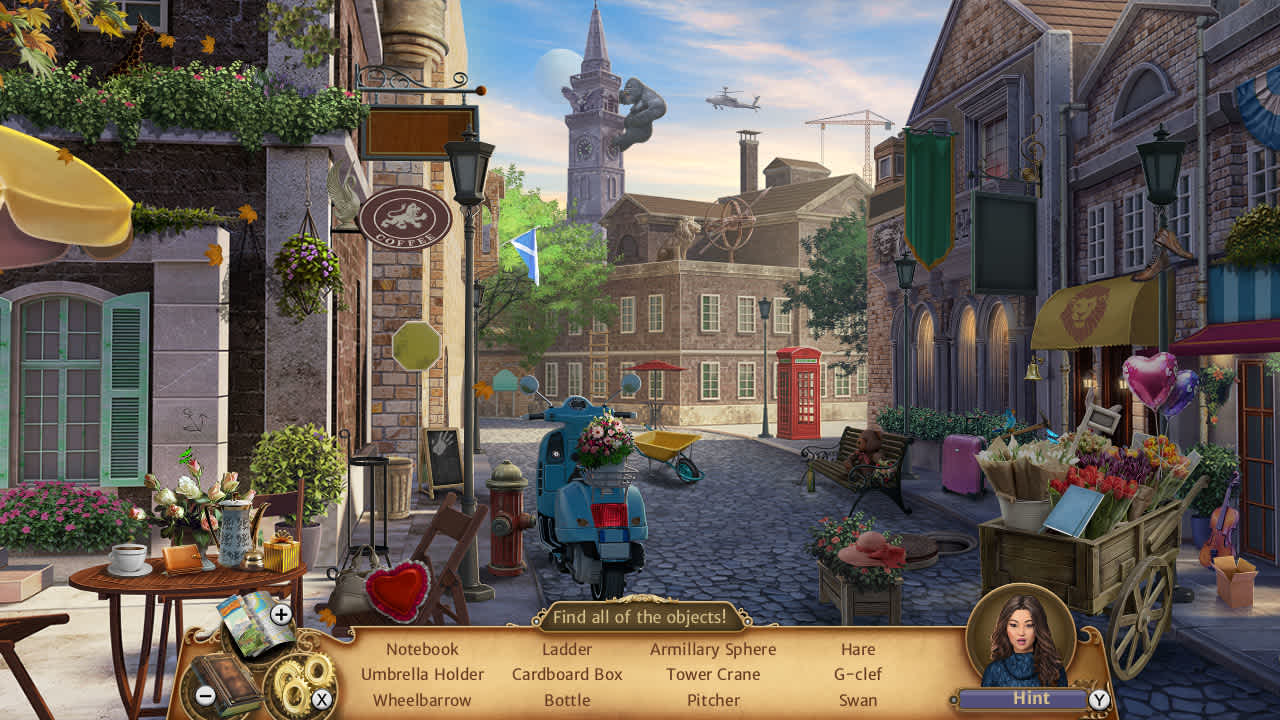This screenshot has width=1280, height=720.
Task: Select "Notebook" in the word list
Action: point(421,649)
